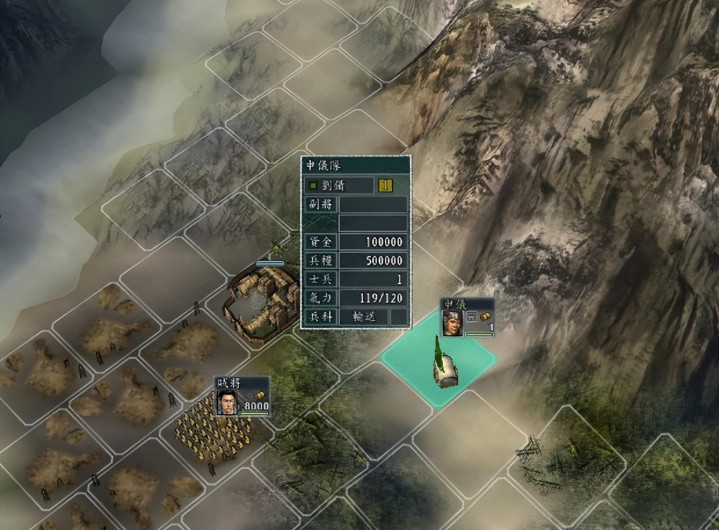This screenshot has height=530, width=719.
Task: Click the 申儀 portrait nameplate
Action: point(468,316)
